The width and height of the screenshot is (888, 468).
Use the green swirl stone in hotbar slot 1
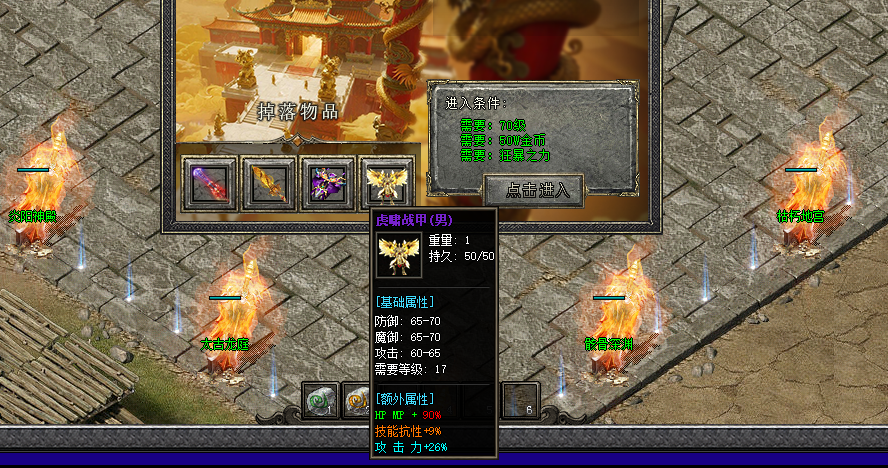(x=321, y=401)
